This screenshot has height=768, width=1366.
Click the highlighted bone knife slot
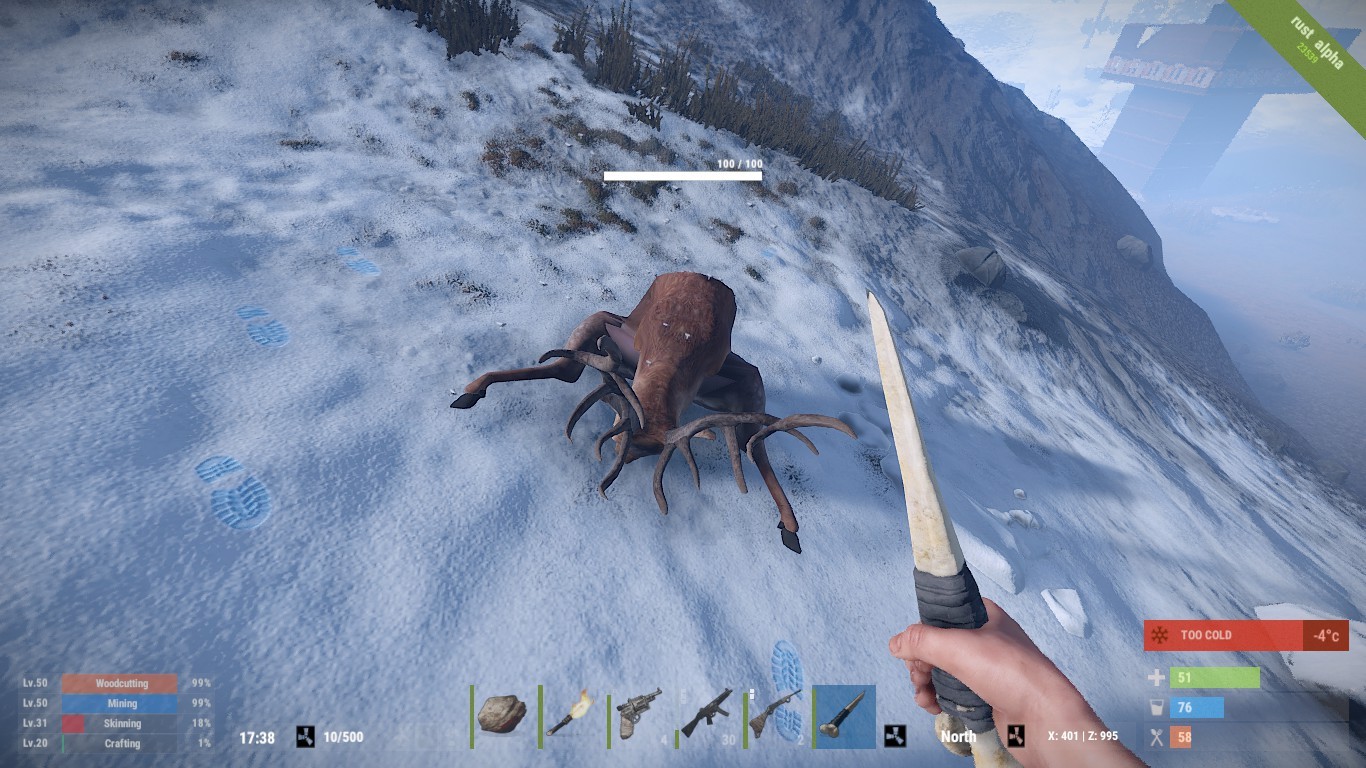(x=844, y=714)
